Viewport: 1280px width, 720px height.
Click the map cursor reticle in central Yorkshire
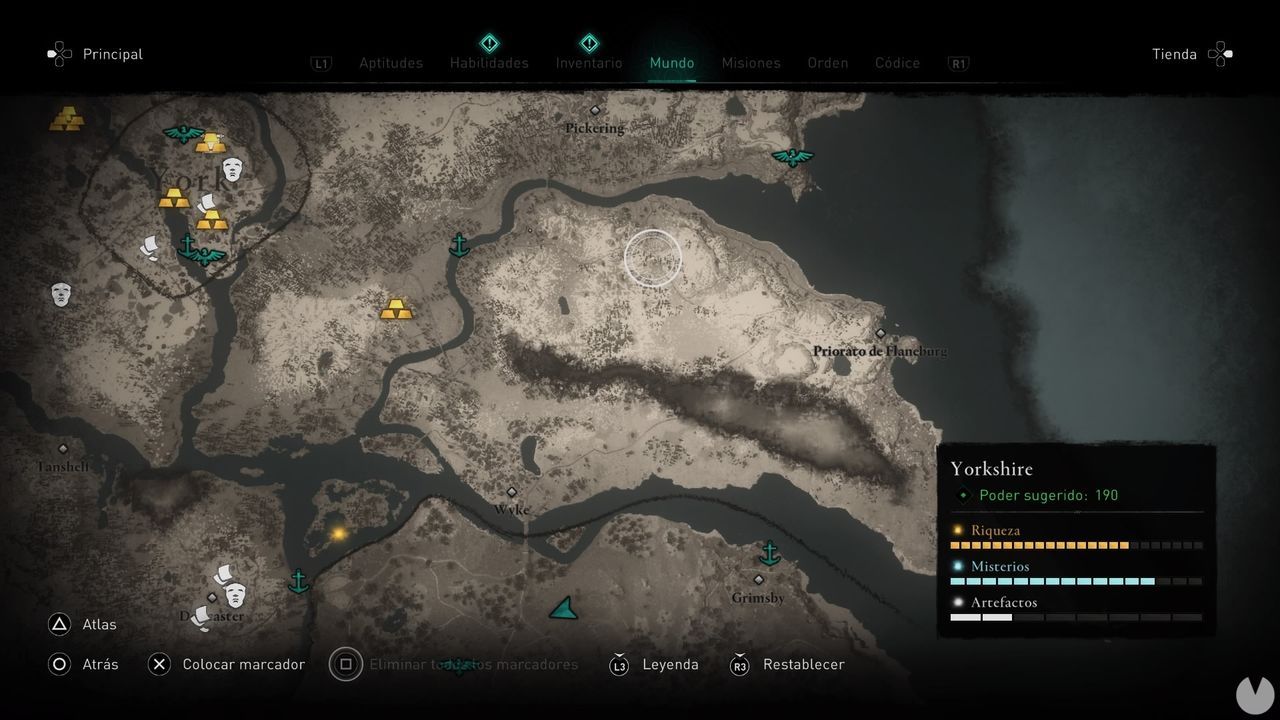point(653,257)
